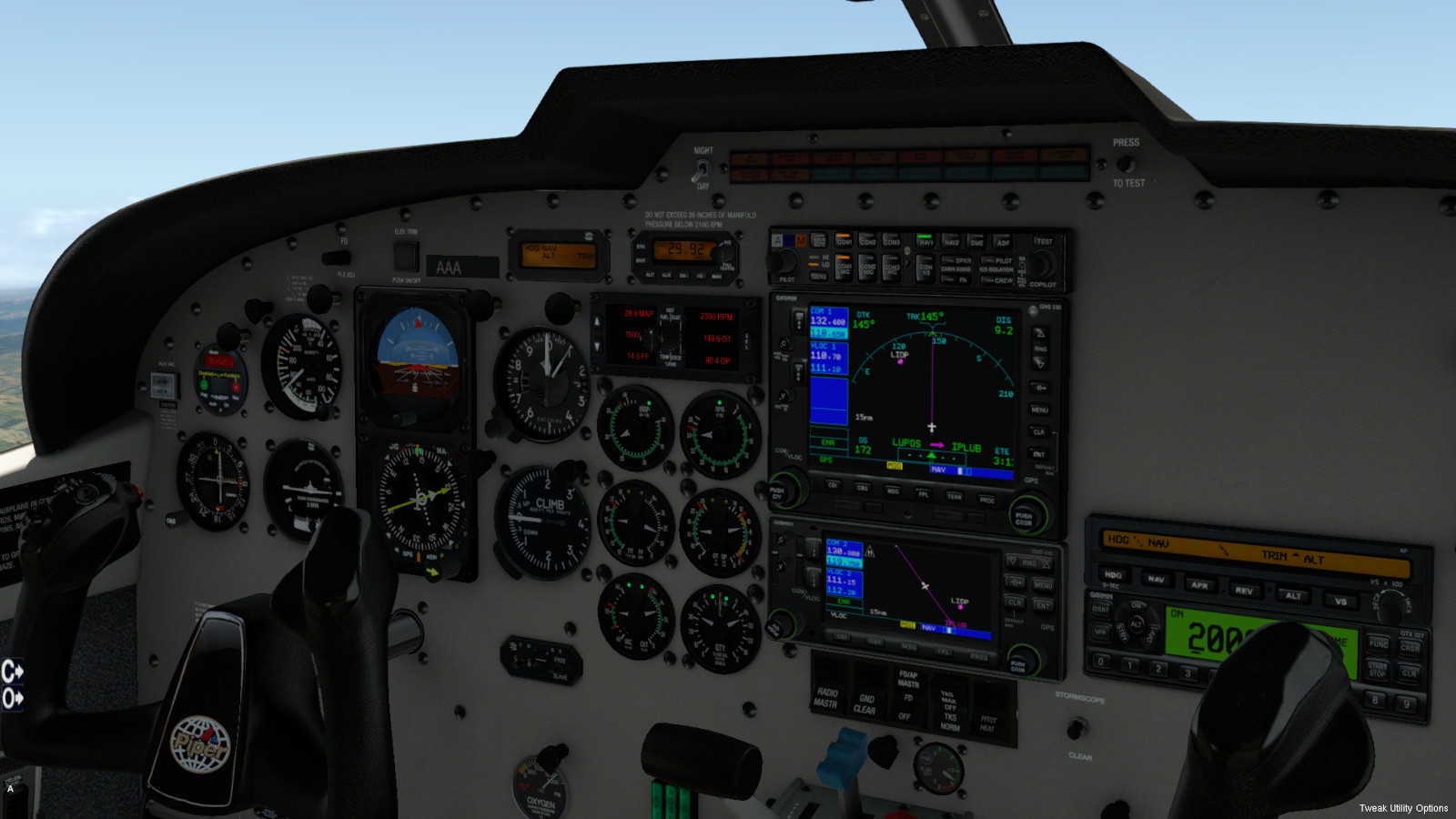Open the GNS 530 MENU button
The width and height of the screenshot is (1456, 819).
(x=1039, y=410)
